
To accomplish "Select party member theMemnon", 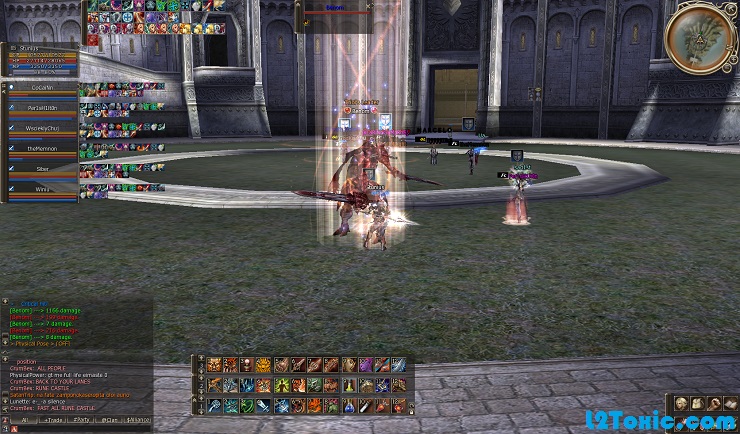I will pyautogui.click(x=41, y=149).
